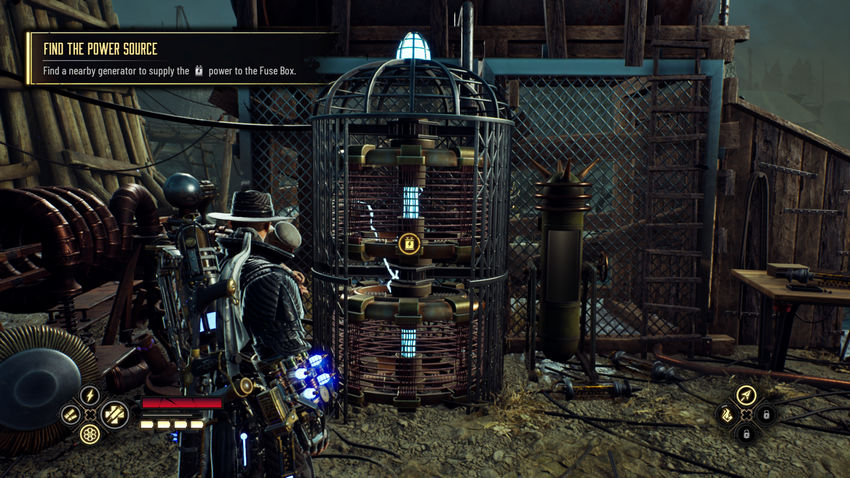Open the Find the Power Source objective
This screenshot has height=478, width=850.
coord(98,49)
